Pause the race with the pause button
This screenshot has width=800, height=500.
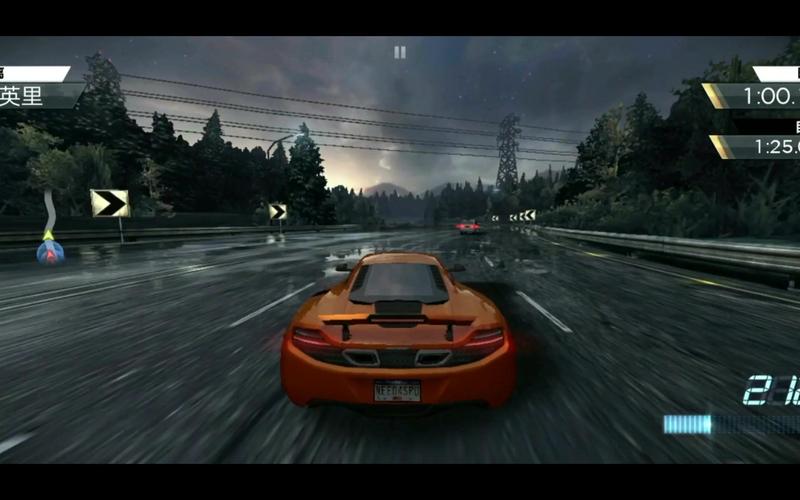(x=400, y=52)
